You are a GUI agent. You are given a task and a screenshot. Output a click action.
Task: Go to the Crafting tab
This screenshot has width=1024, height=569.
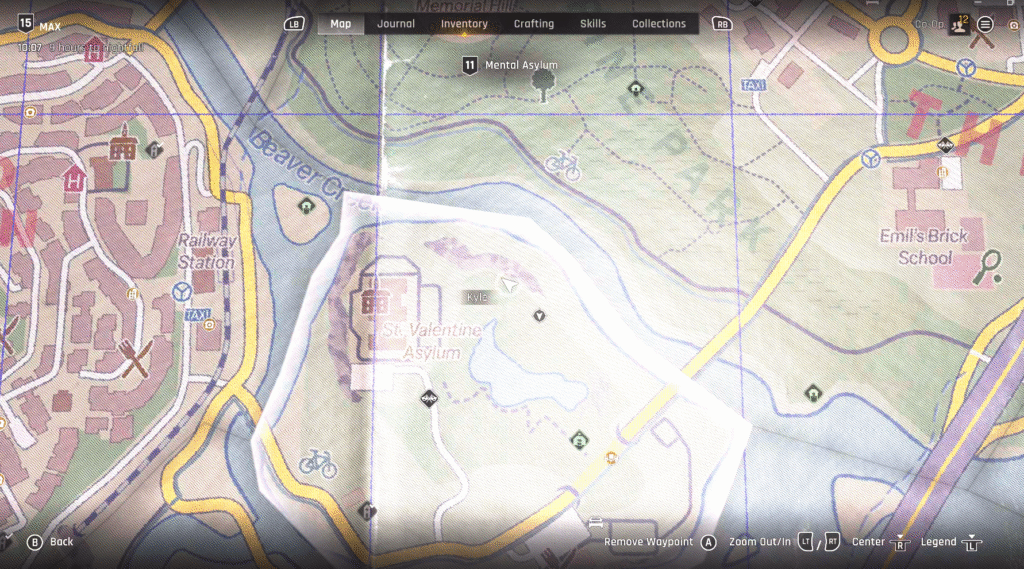coord(533,24)
